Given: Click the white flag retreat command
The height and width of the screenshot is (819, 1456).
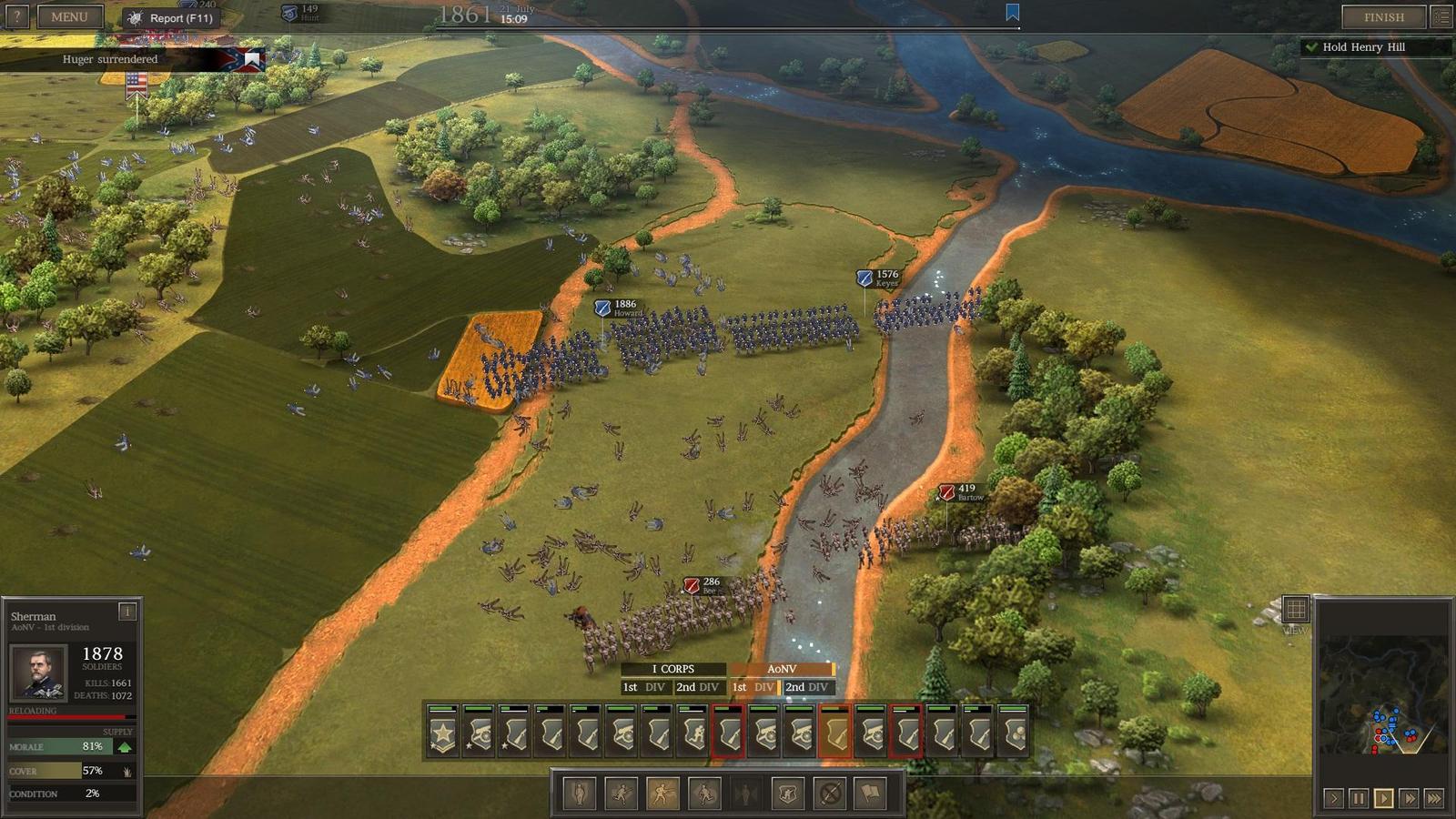Looking at the screenshot, I should pos(871,794).
